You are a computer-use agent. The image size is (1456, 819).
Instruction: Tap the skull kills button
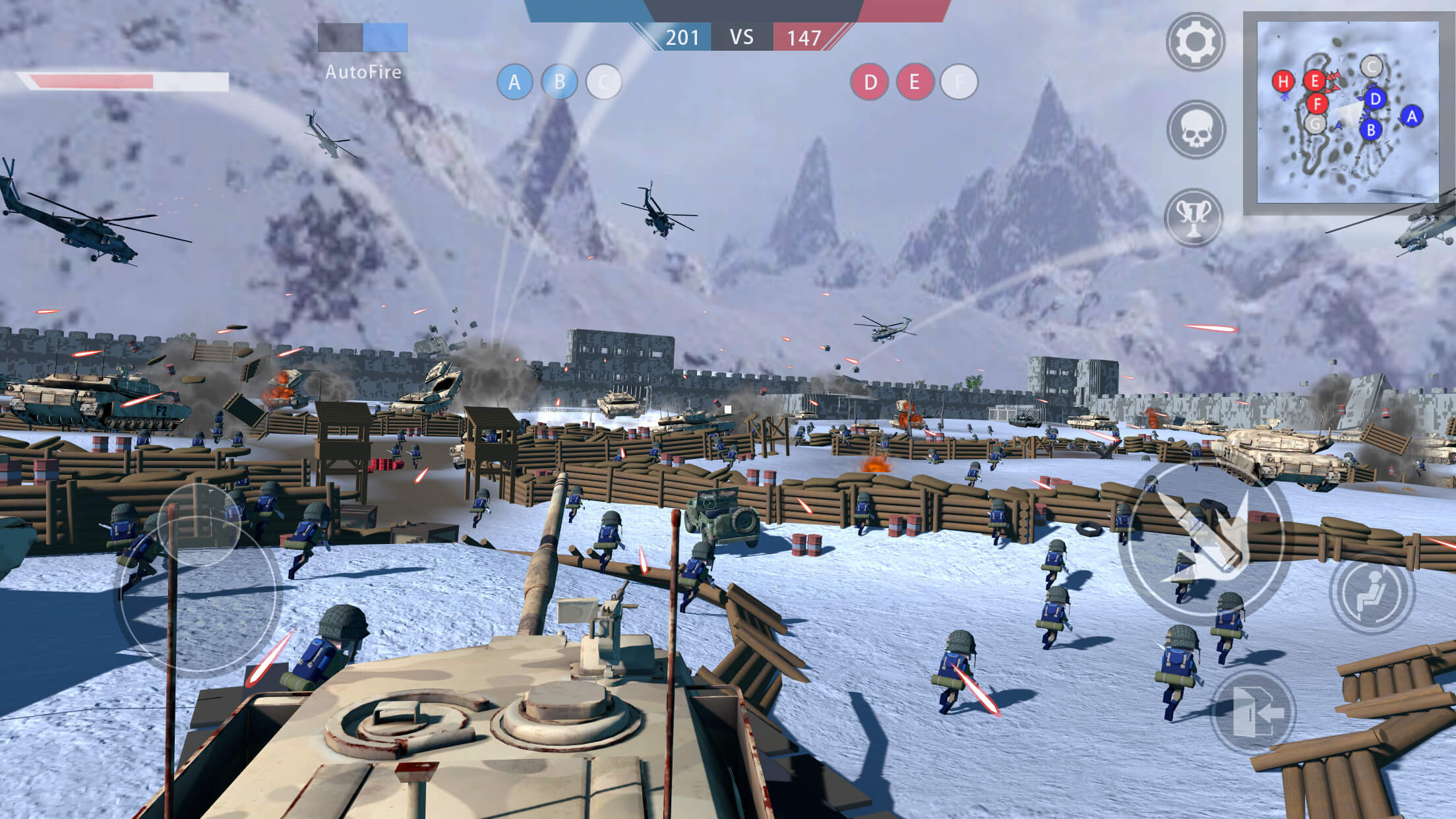pos(1195,130)
